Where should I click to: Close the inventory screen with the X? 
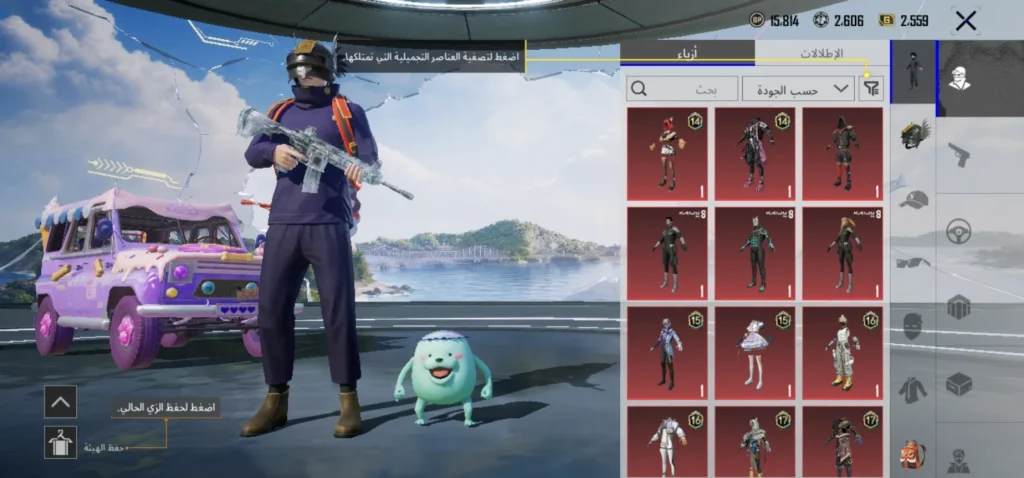click(965, 21)
